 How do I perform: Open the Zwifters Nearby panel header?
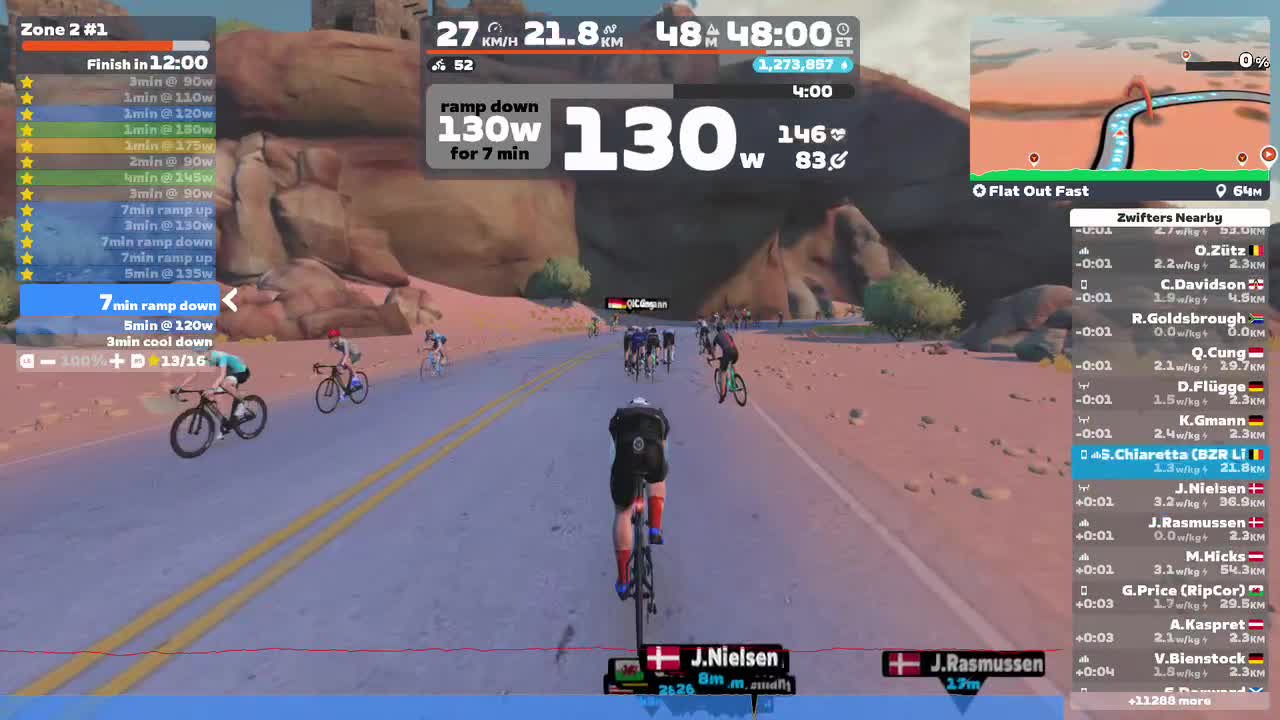tap(1168, 217)
